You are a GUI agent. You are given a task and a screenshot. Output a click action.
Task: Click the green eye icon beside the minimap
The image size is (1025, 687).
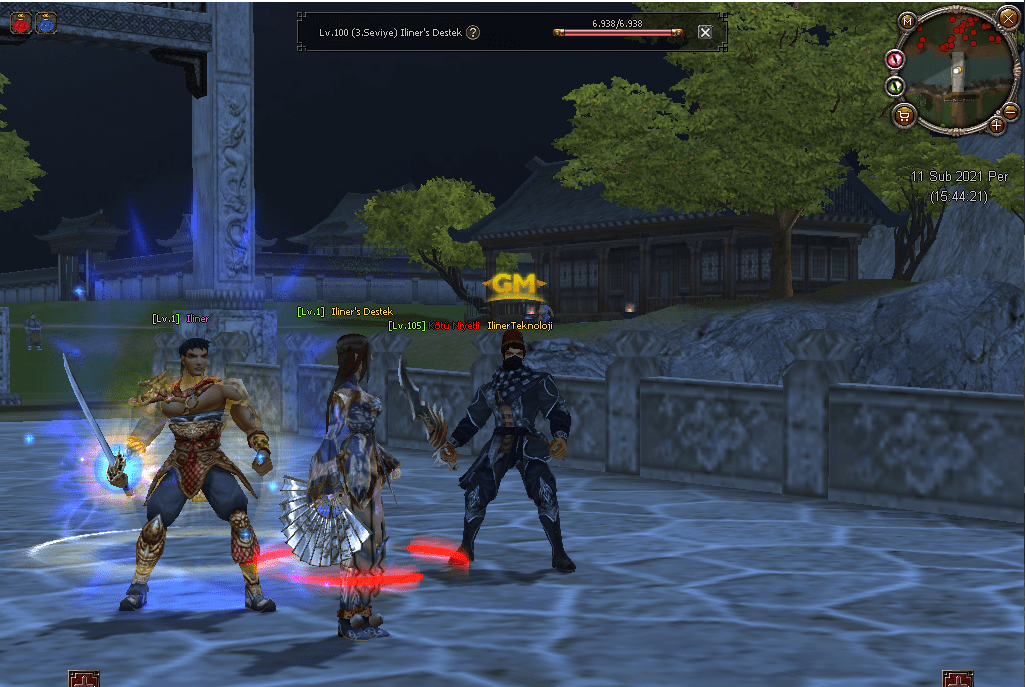pos(895,87)
